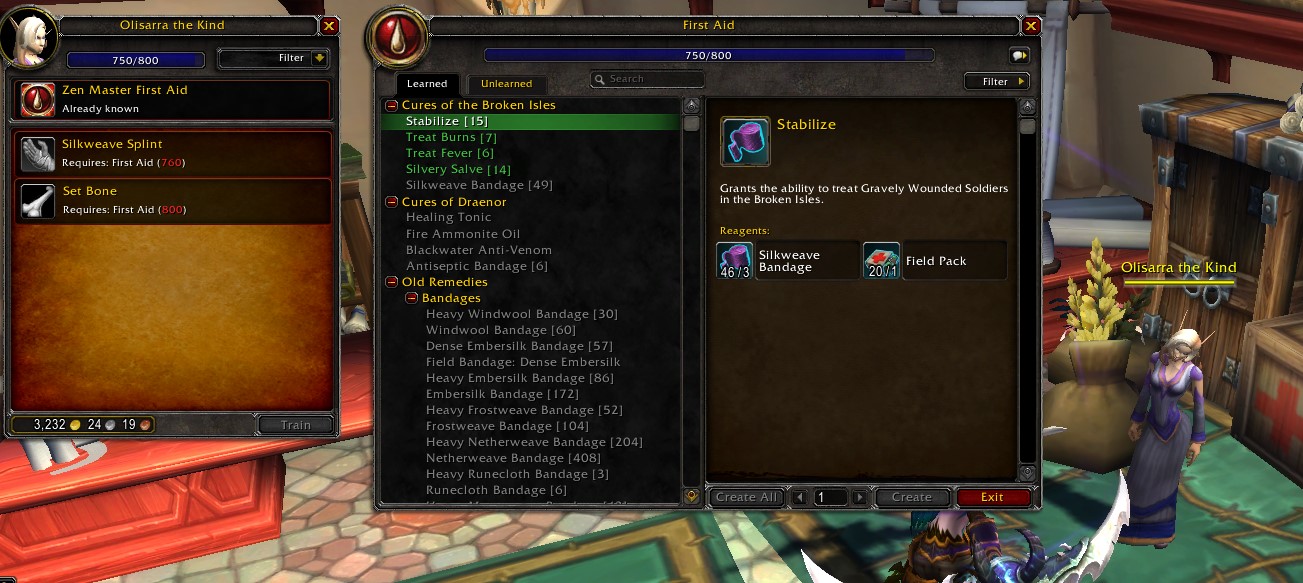This screenshot has width=1303, height=583.
Task: Close the First Aid profession window
Action: (x=1031, y=27)
